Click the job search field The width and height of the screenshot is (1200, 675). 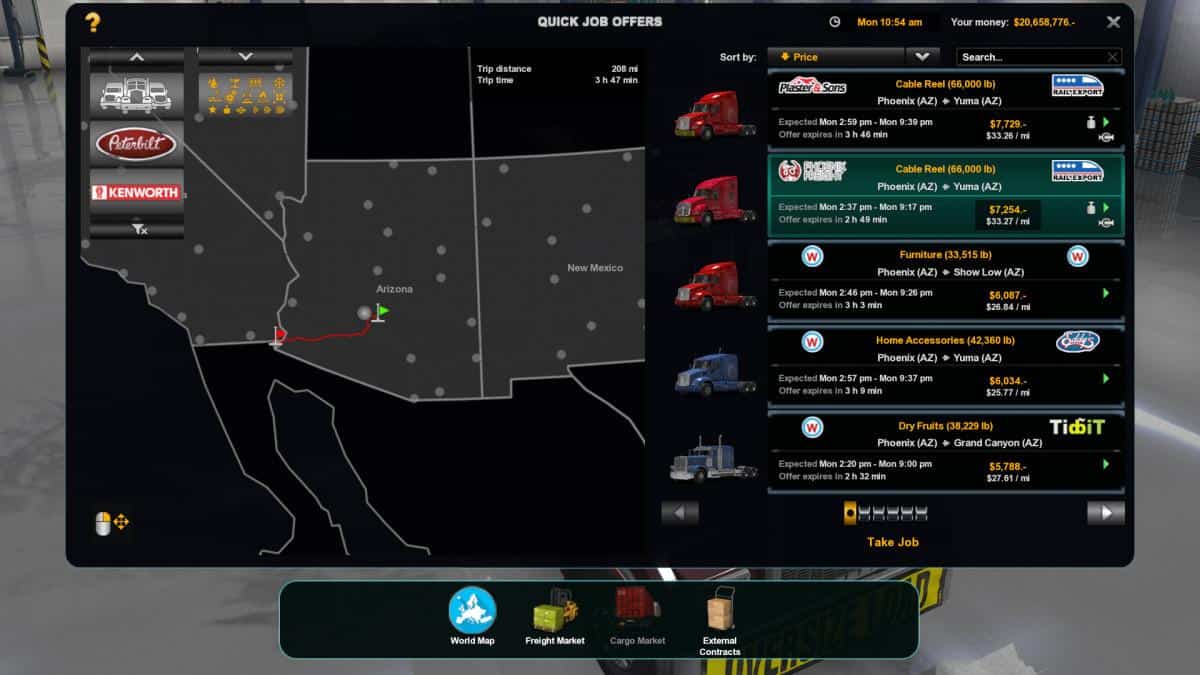tap(1030, 57)
